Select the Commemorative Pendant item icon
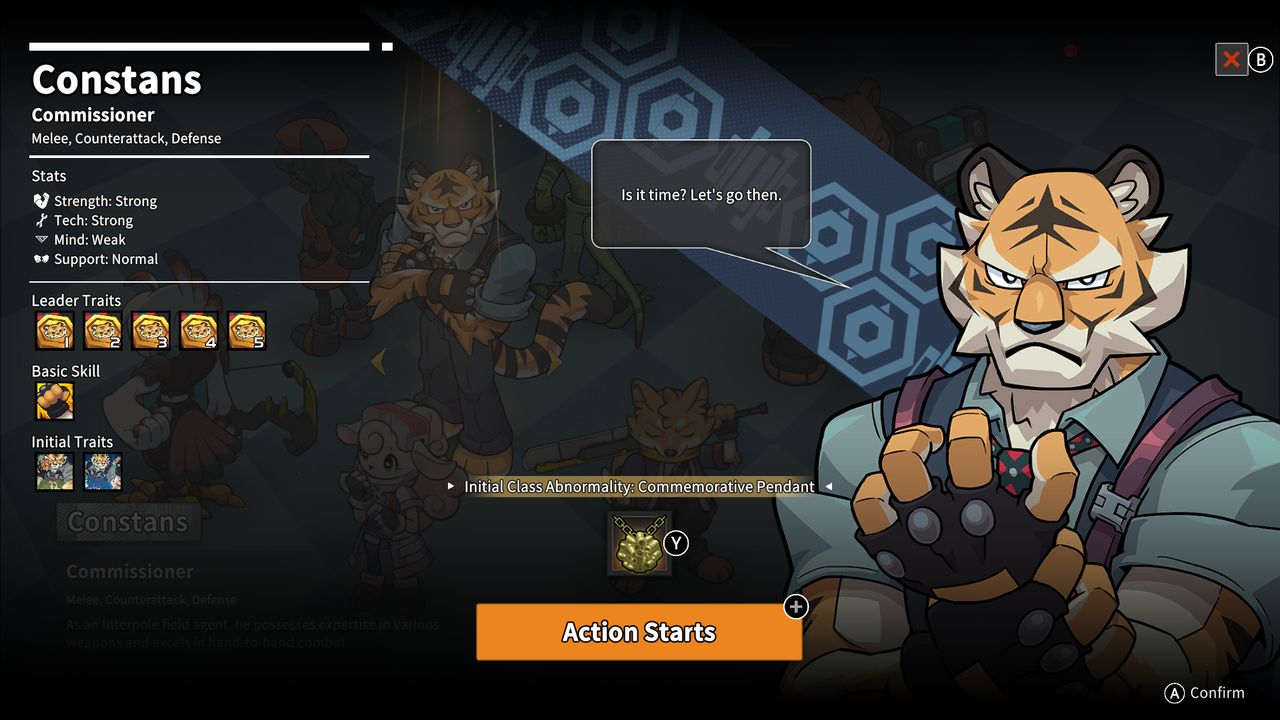 click(639, 543)
